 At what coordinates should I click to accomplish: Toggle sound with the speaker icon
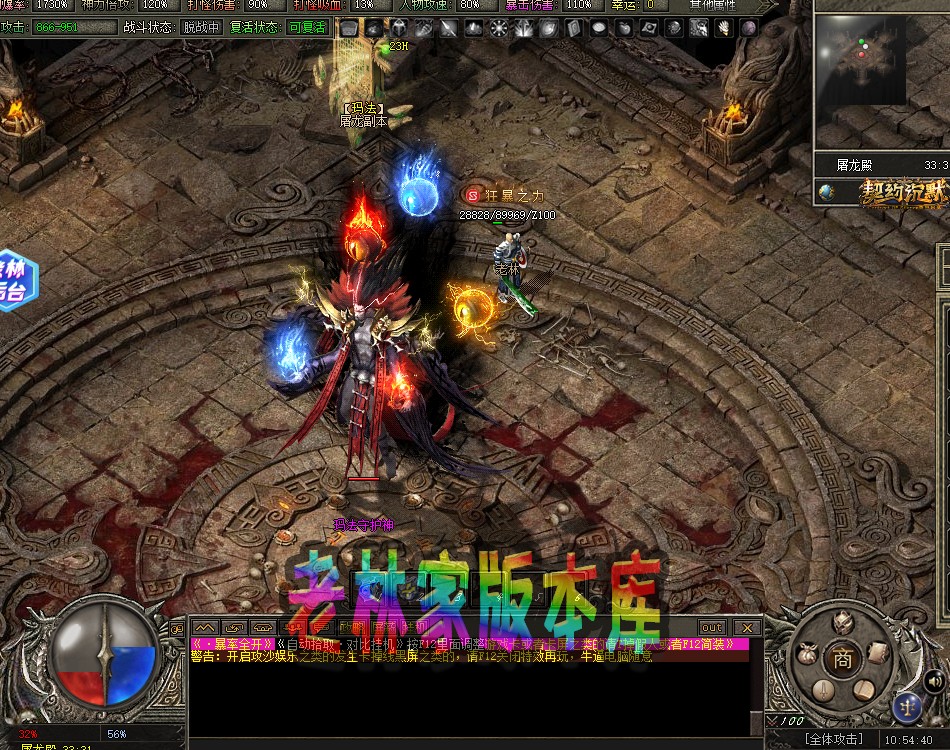coord(936,682)
